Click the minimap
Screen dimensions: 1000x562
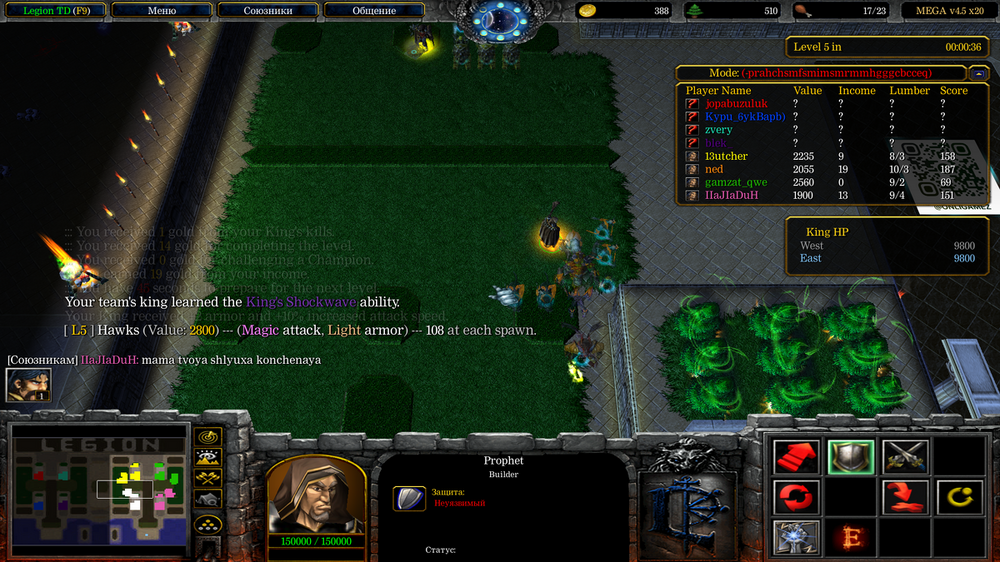pyautogui.click(x=99, y=487)
